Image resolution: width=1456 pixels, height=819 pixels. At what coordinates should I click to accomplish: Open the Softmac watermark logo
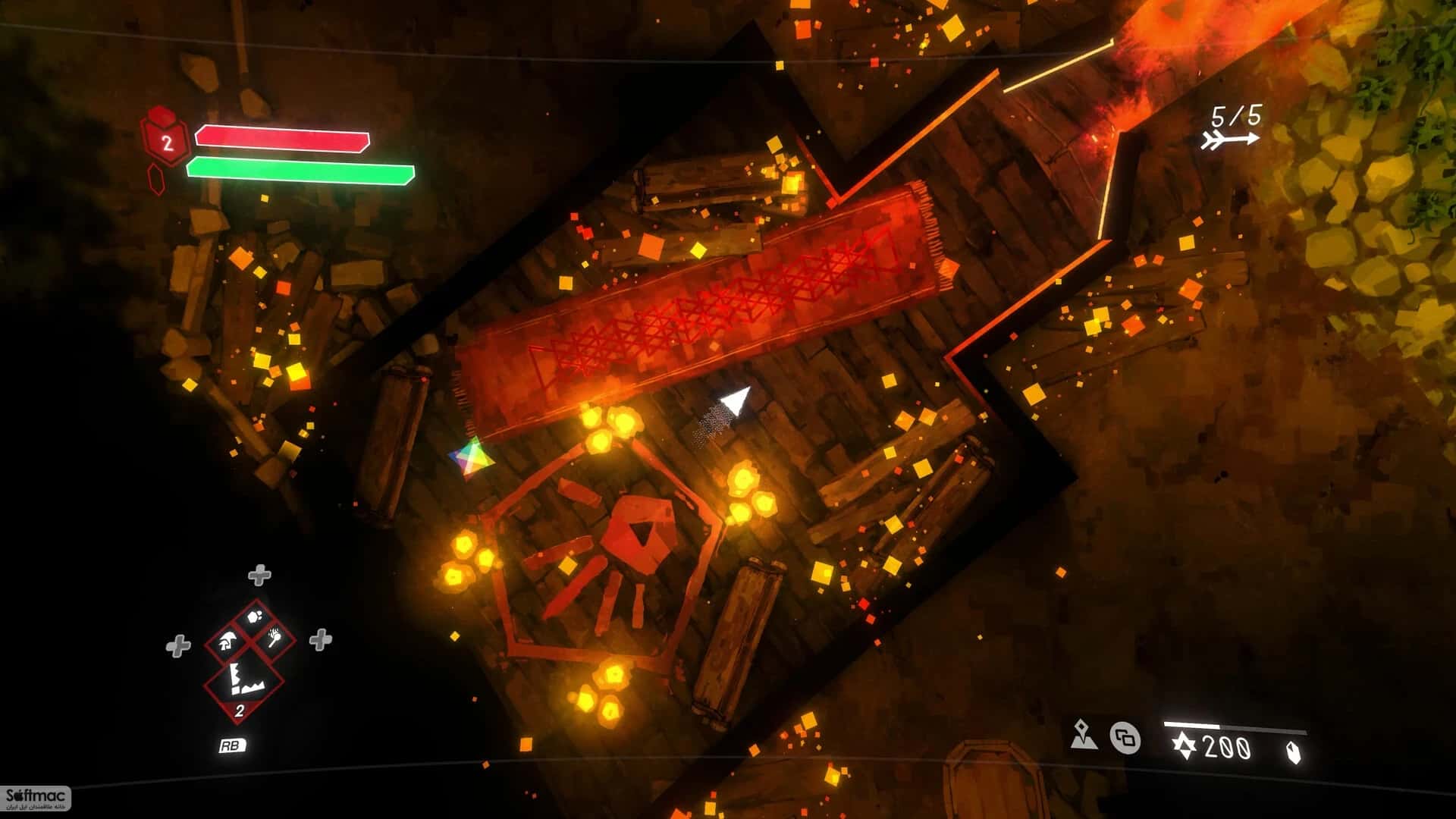coord(36,798)
